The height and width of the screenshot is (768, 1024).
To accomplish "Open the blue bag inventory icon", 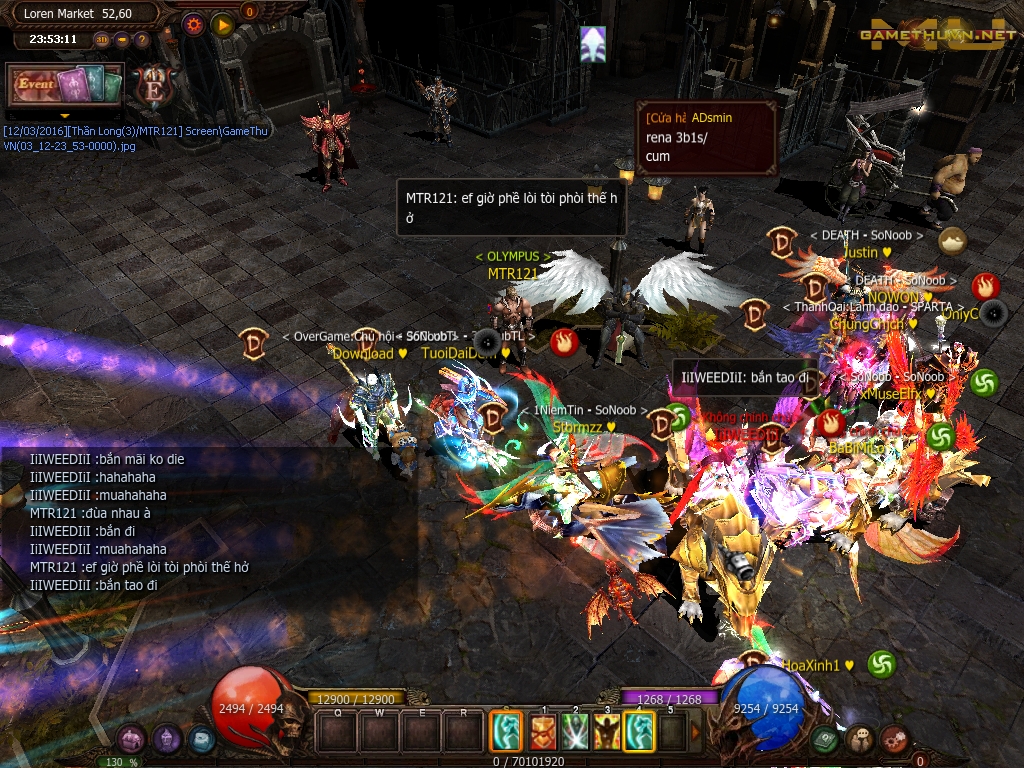I will click(x=201, y=740).
